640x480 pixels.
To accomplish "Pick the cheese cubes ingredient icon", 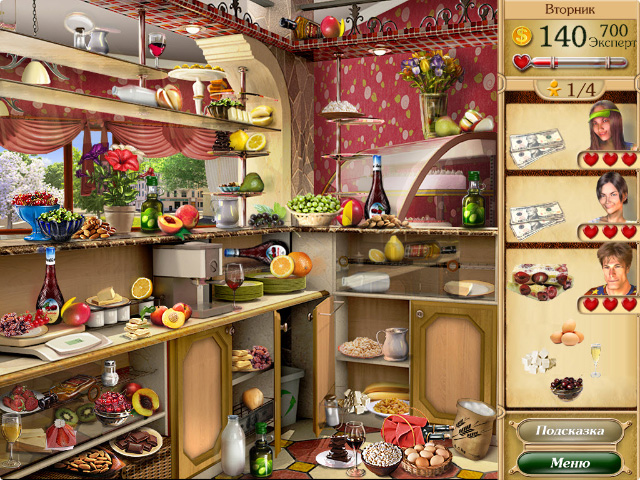I will [540, 361].
